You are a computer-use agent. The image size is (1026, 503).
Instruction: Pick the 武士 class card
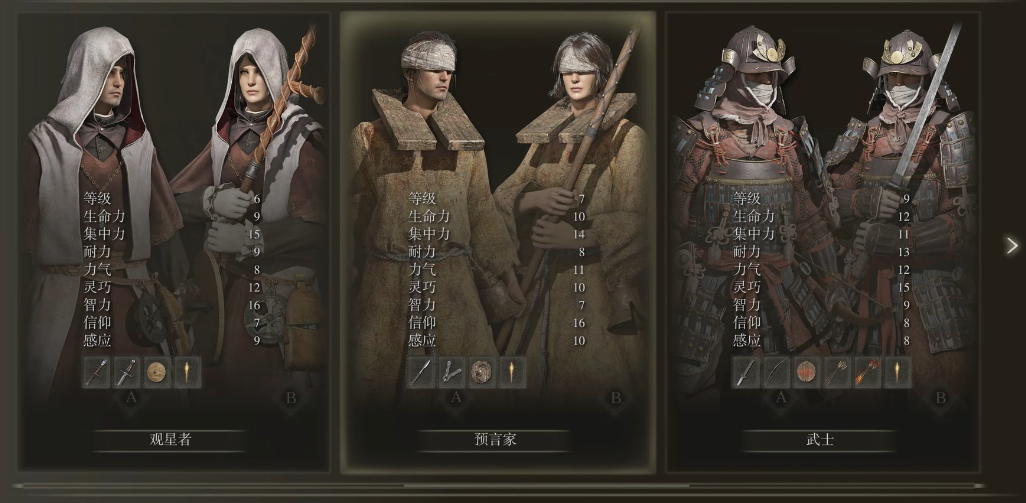tap(820, 240)
